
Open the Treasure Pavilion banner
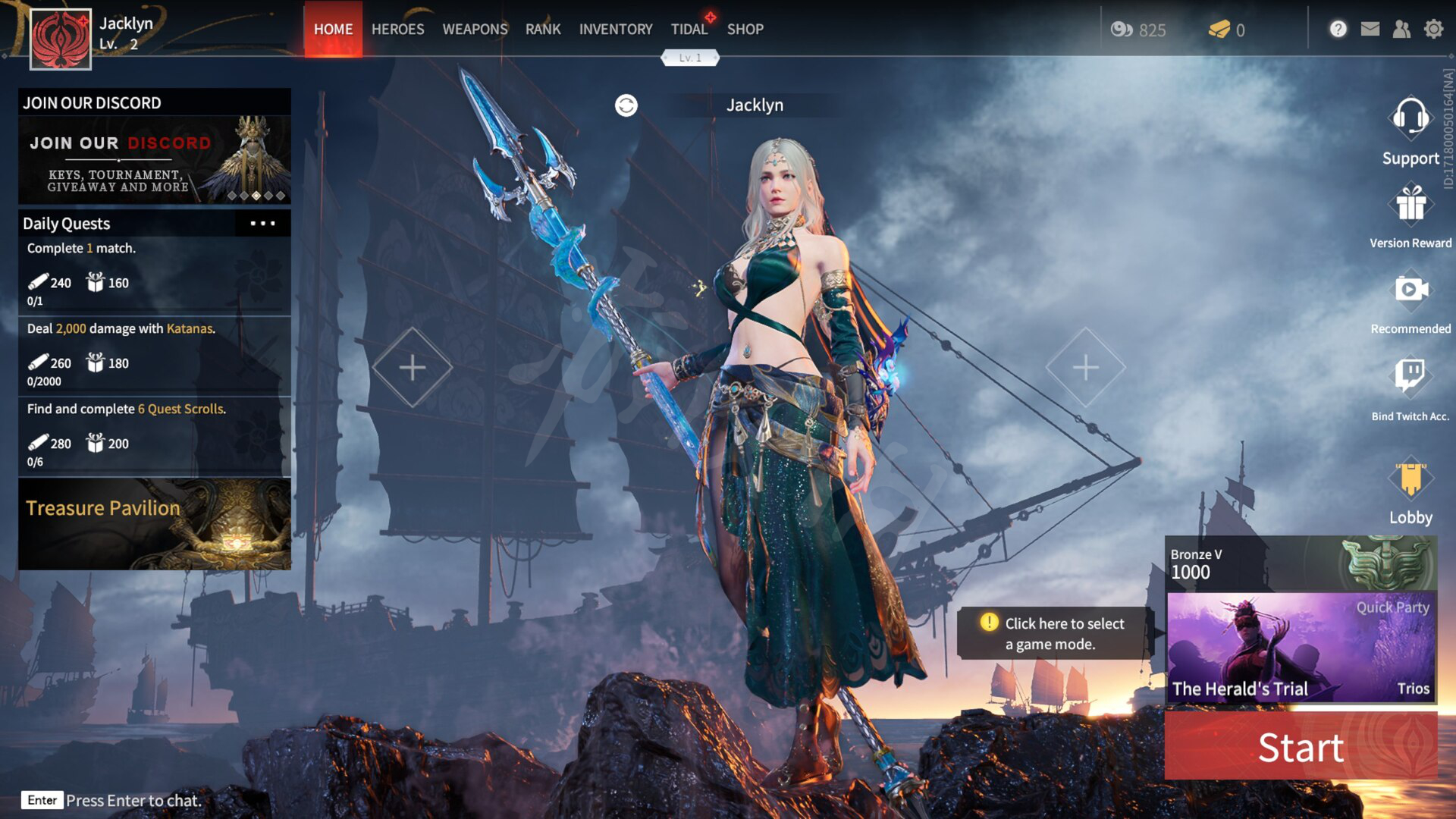coord(155,523)
